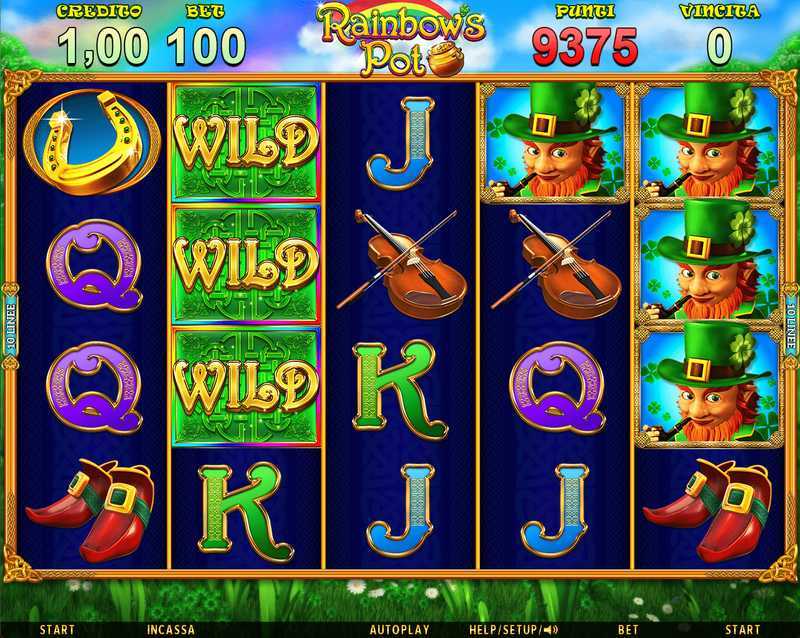
Task: Collect winnings with the INCASSA button
Action: click(x=170, y=630)
